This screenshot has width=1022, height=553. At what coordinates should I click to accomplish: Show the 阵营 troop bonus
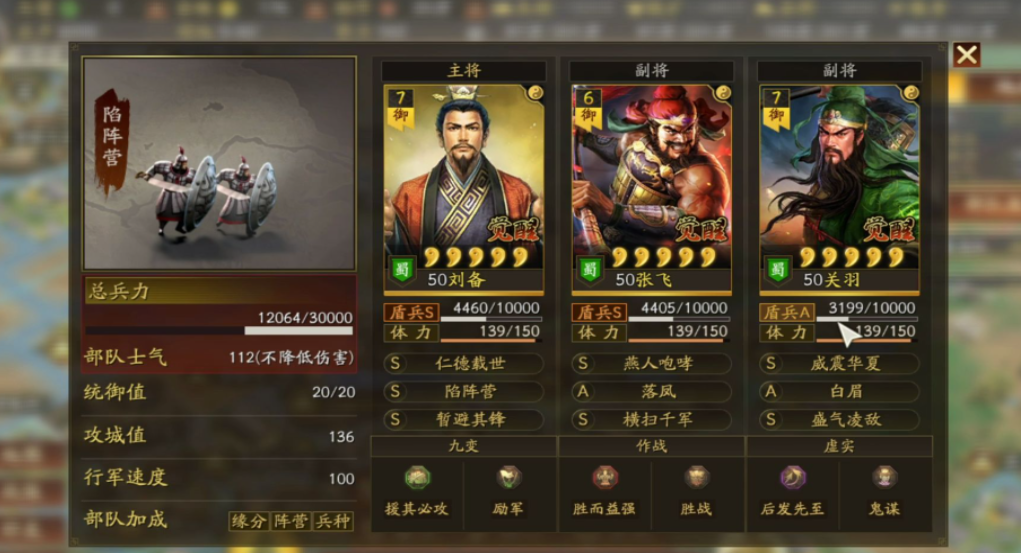coord(291,521)
